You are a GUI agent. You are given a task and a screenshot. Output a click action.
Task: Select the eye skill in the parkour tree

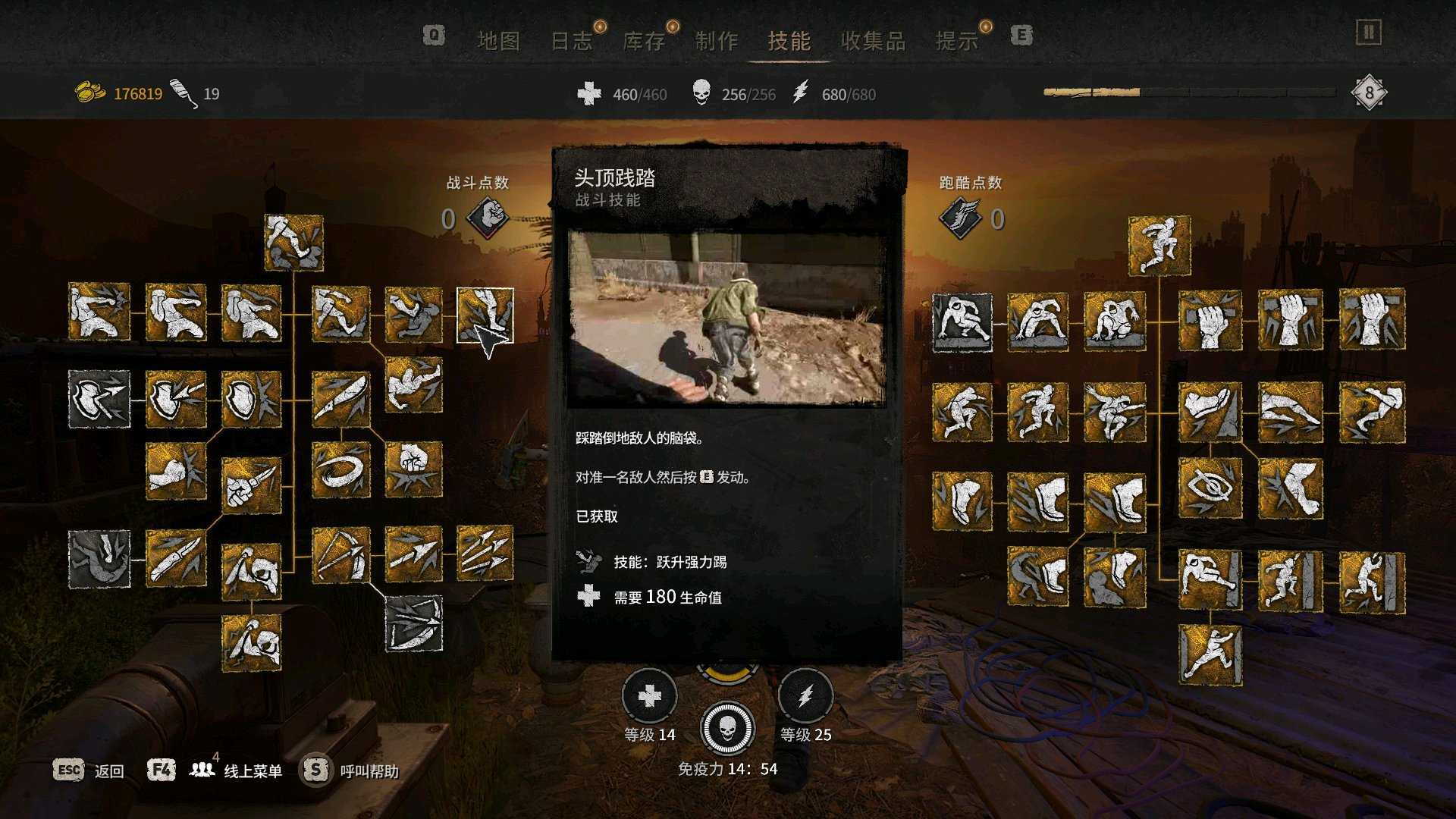click(1210, 488)
